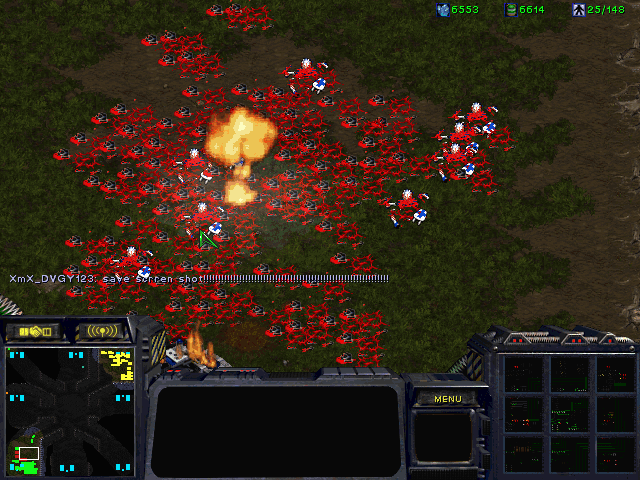Open the alliance handshake diplomacy button
This screenshot has height=480, width=640.
click(x=33, y=331)
